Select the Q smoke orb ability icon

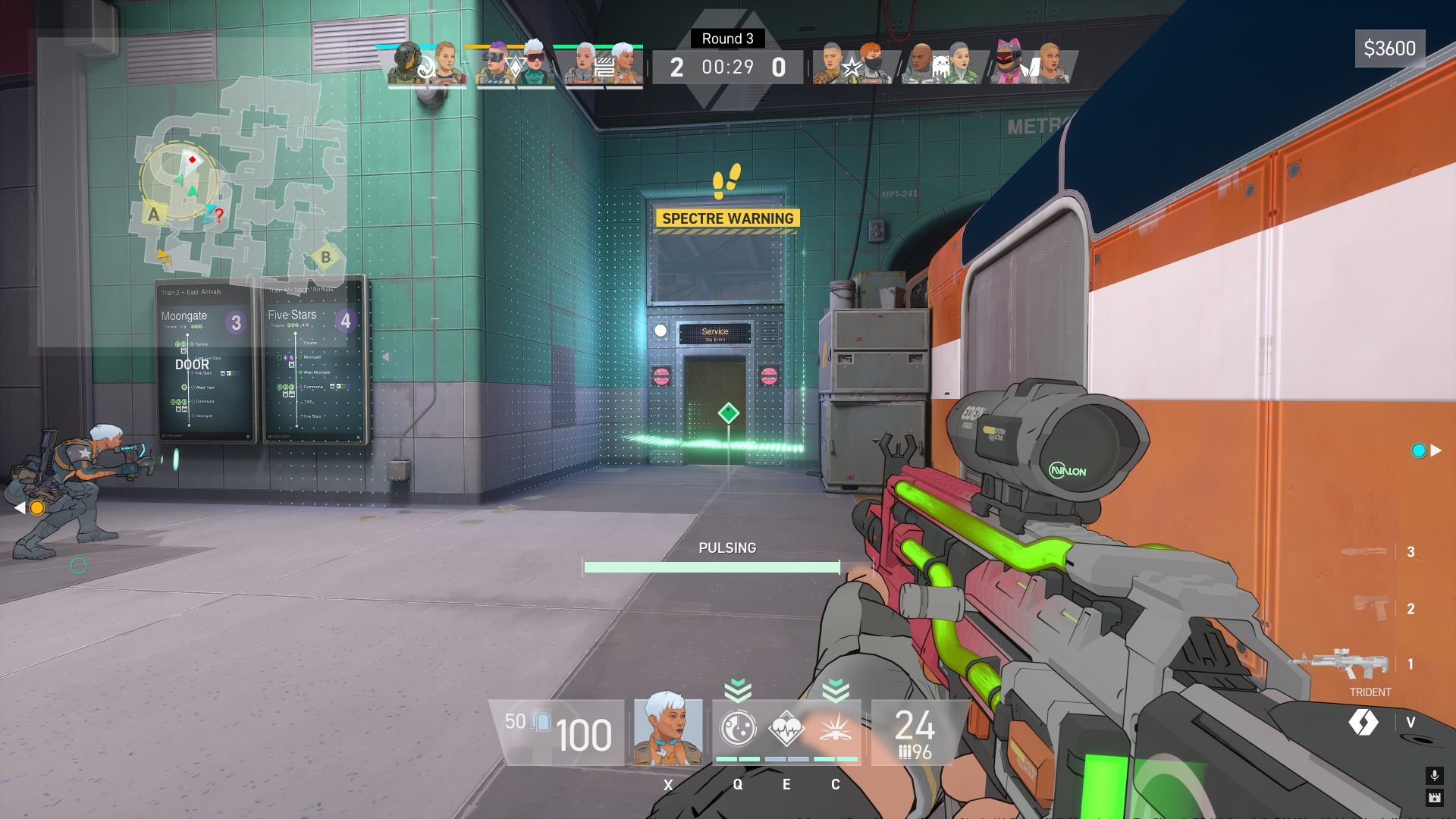pyautogui.click(x=737, y=729)
